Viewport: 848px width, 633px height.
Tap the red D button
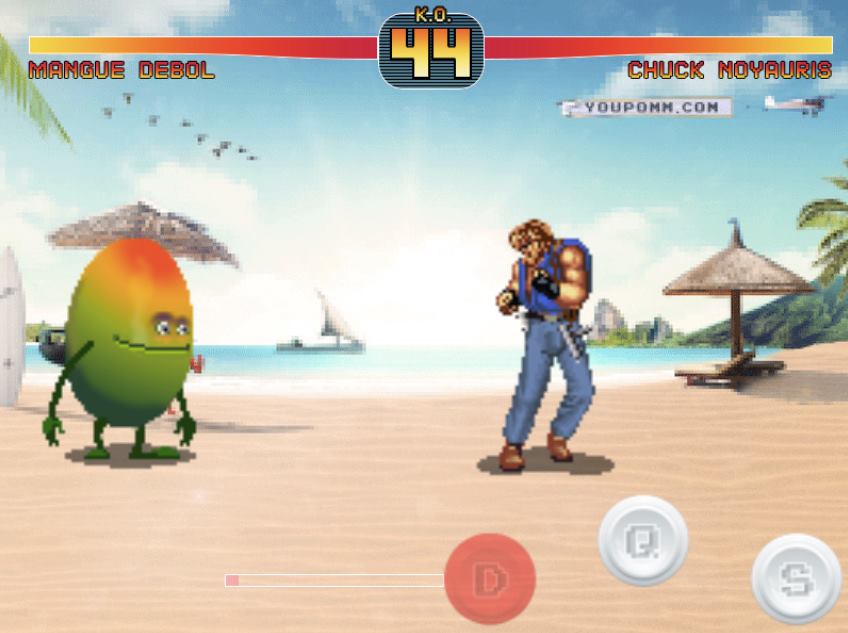coord(490,578)
